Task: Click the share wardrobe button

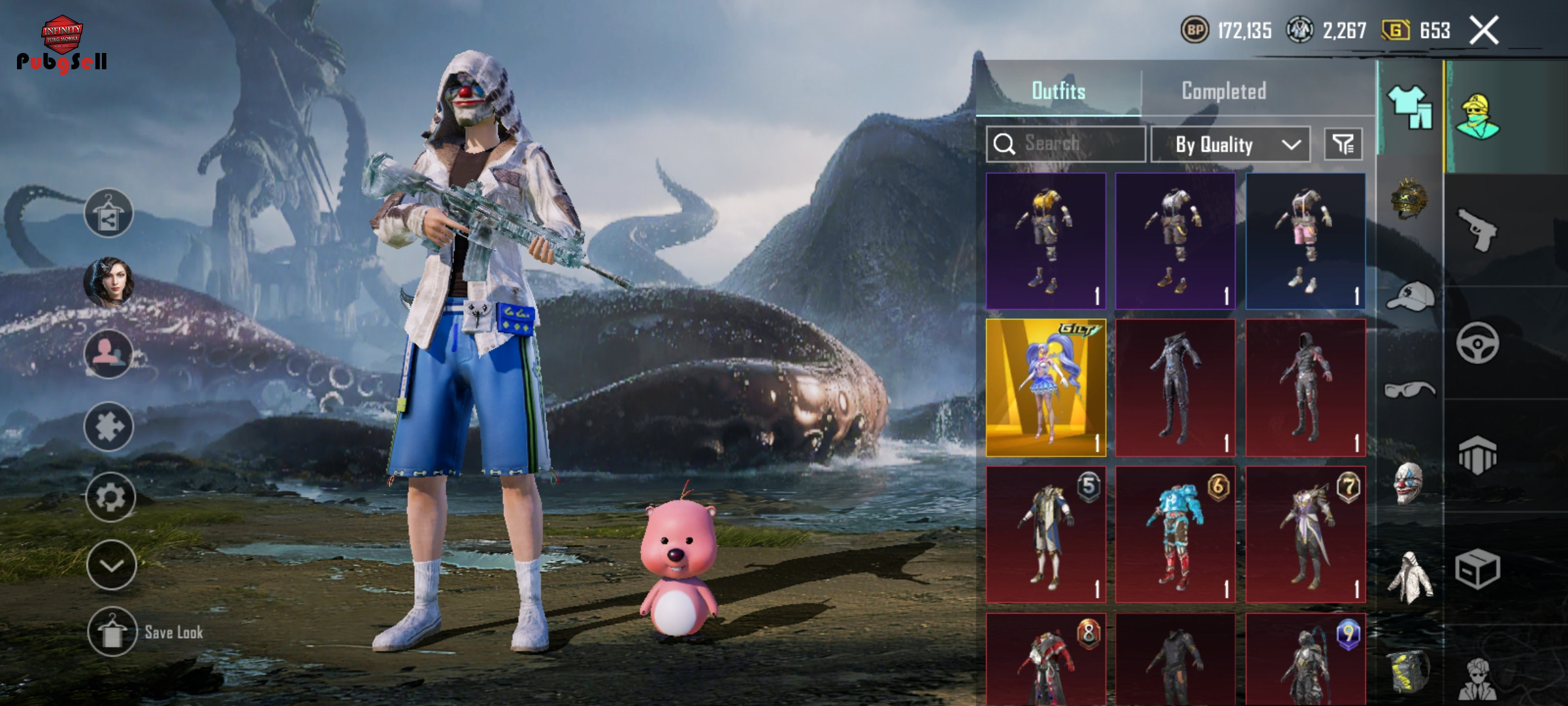Action: [x=108, y=214]
